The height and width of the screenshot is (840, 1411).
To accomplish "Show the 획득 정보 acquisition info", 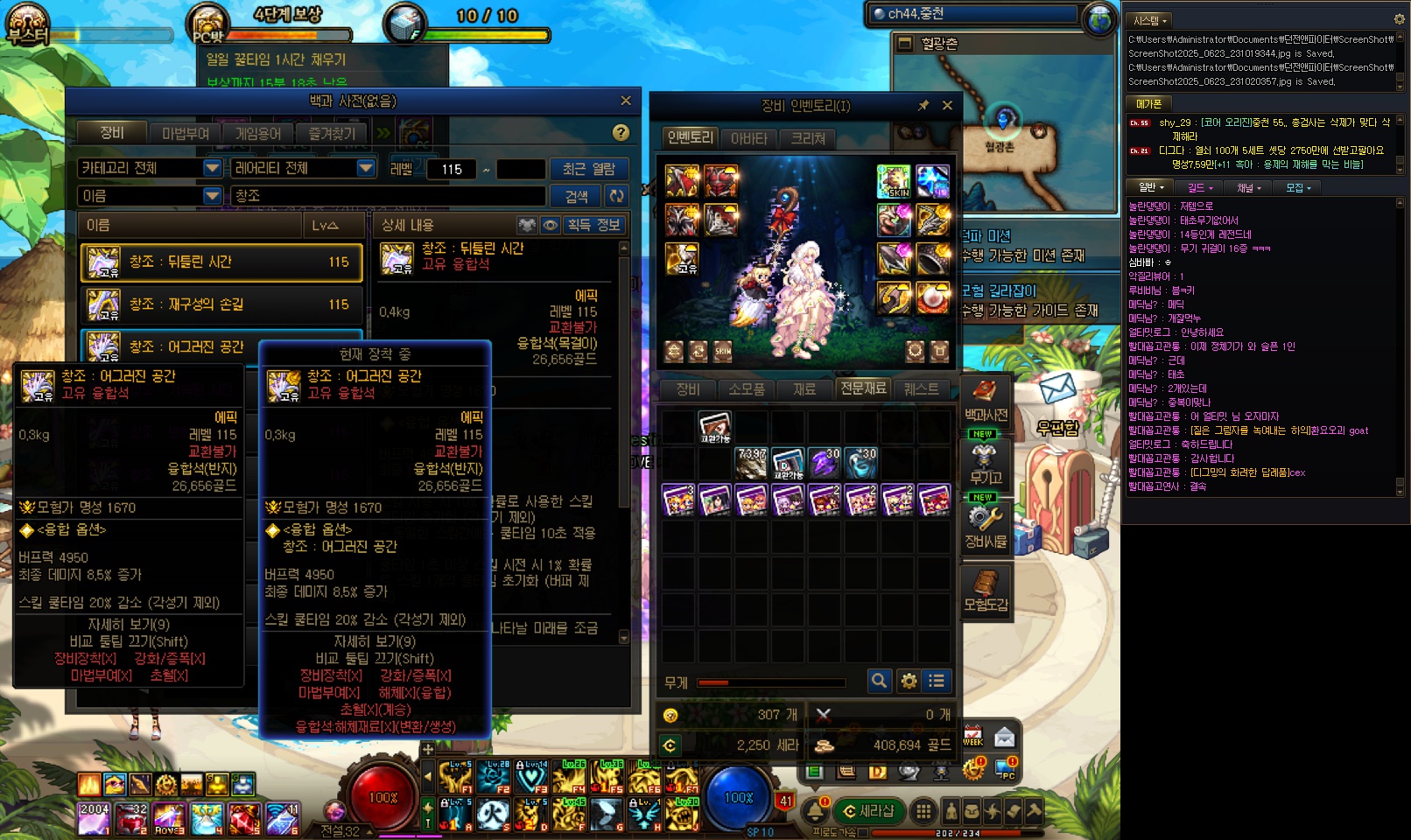I will [593, 225].
